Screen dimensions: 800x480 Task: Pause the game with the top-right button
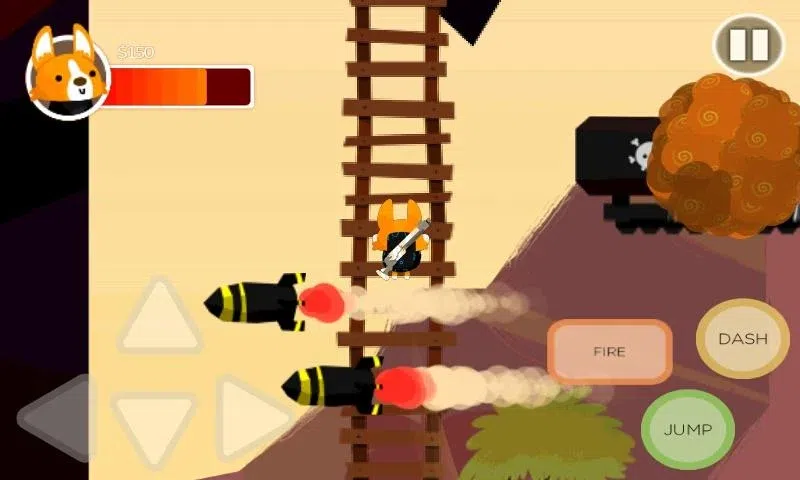[x=748, y=45]
